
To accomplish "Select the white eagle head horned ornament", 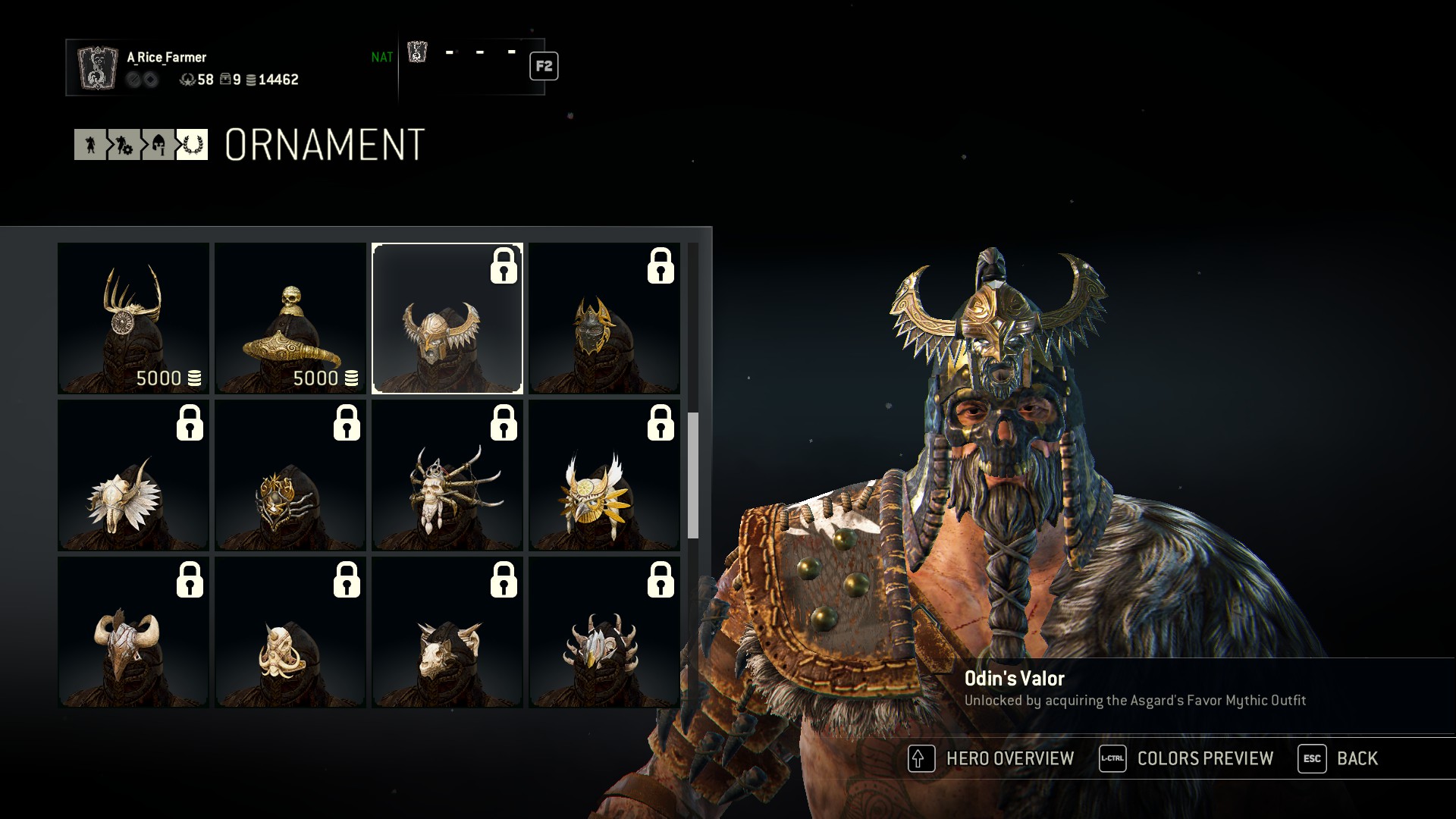I will click(x=604, y=632).
